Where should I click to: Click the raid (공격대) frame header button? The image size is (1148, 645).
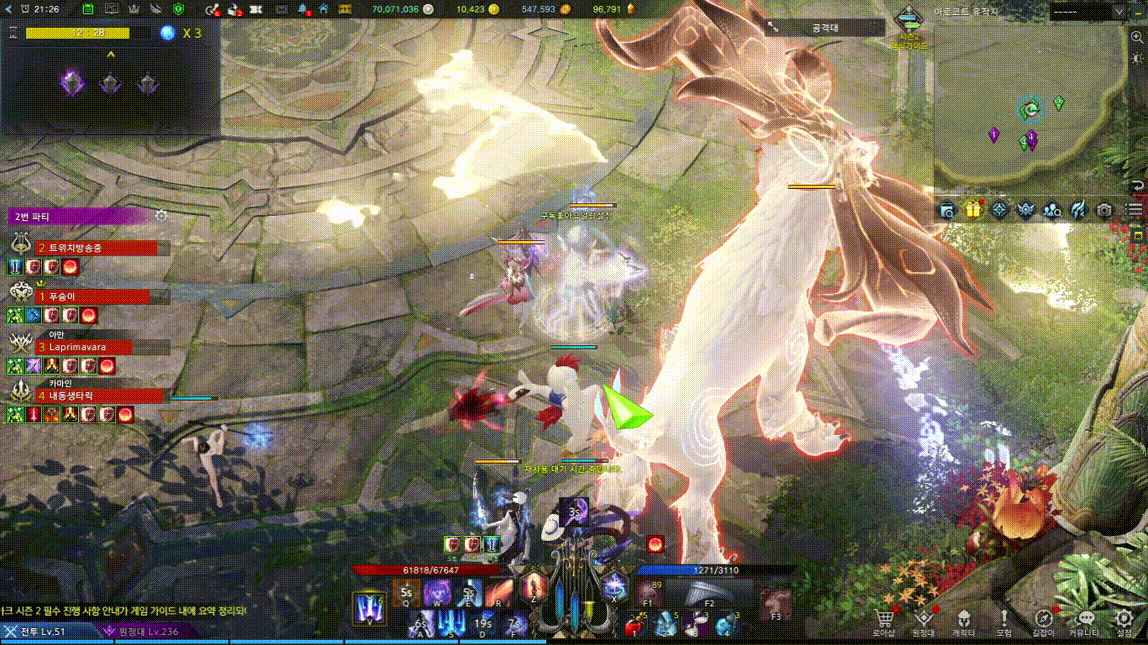point(825,28)
